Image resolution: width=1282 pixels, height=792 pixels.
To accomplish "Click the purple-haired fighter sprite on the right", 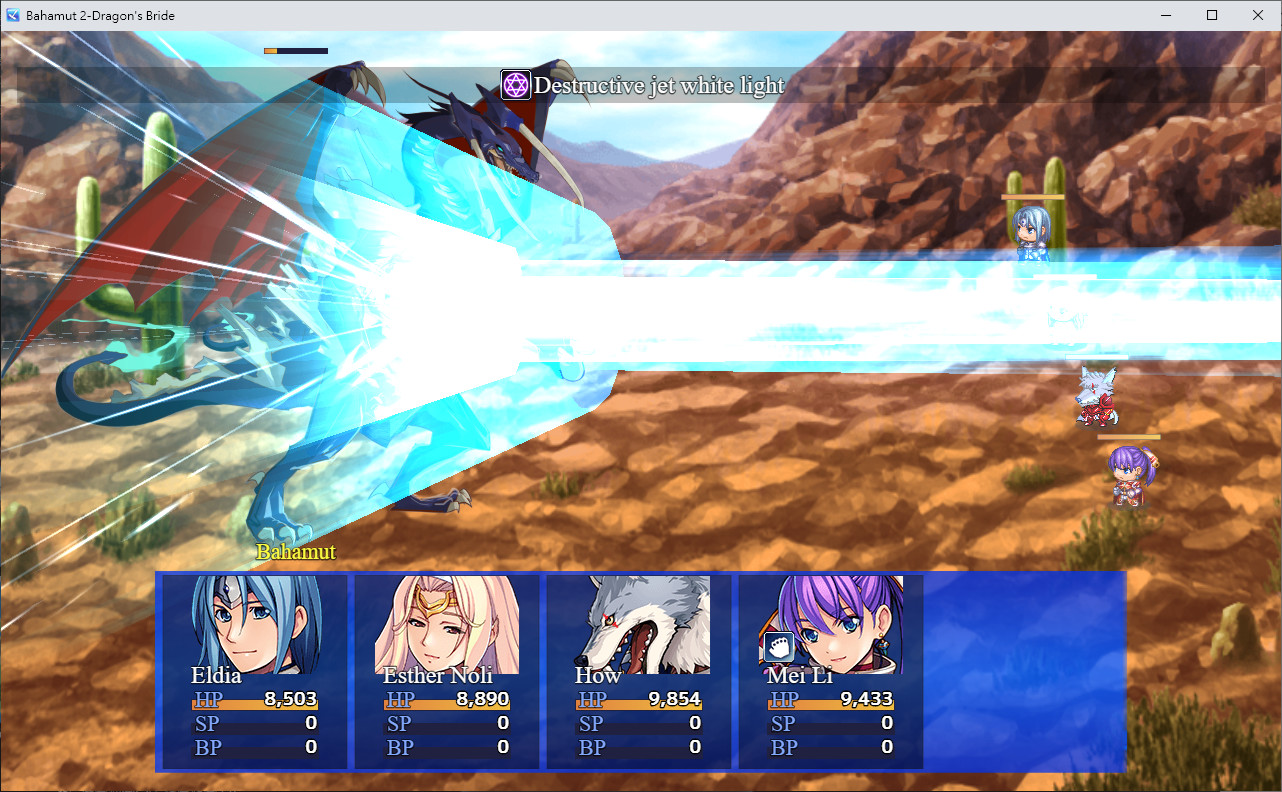I will click(x=1130, y=478).
